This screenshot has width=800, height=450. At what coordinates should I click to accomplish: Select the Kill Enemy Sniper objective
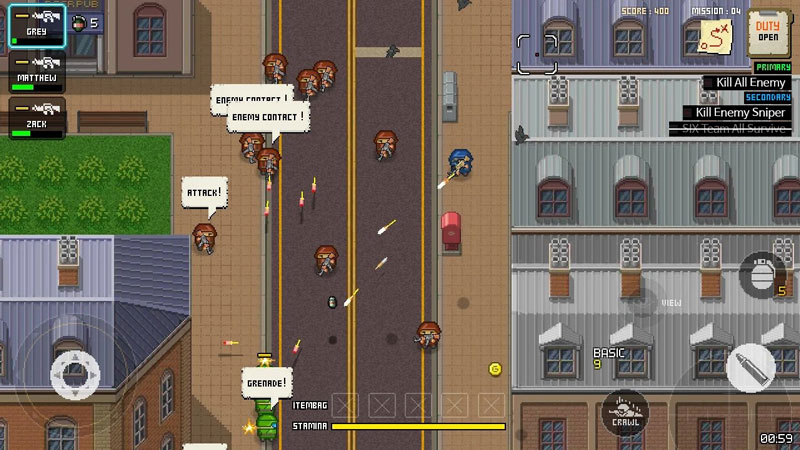pyautogui.click(x=738, y=113)
